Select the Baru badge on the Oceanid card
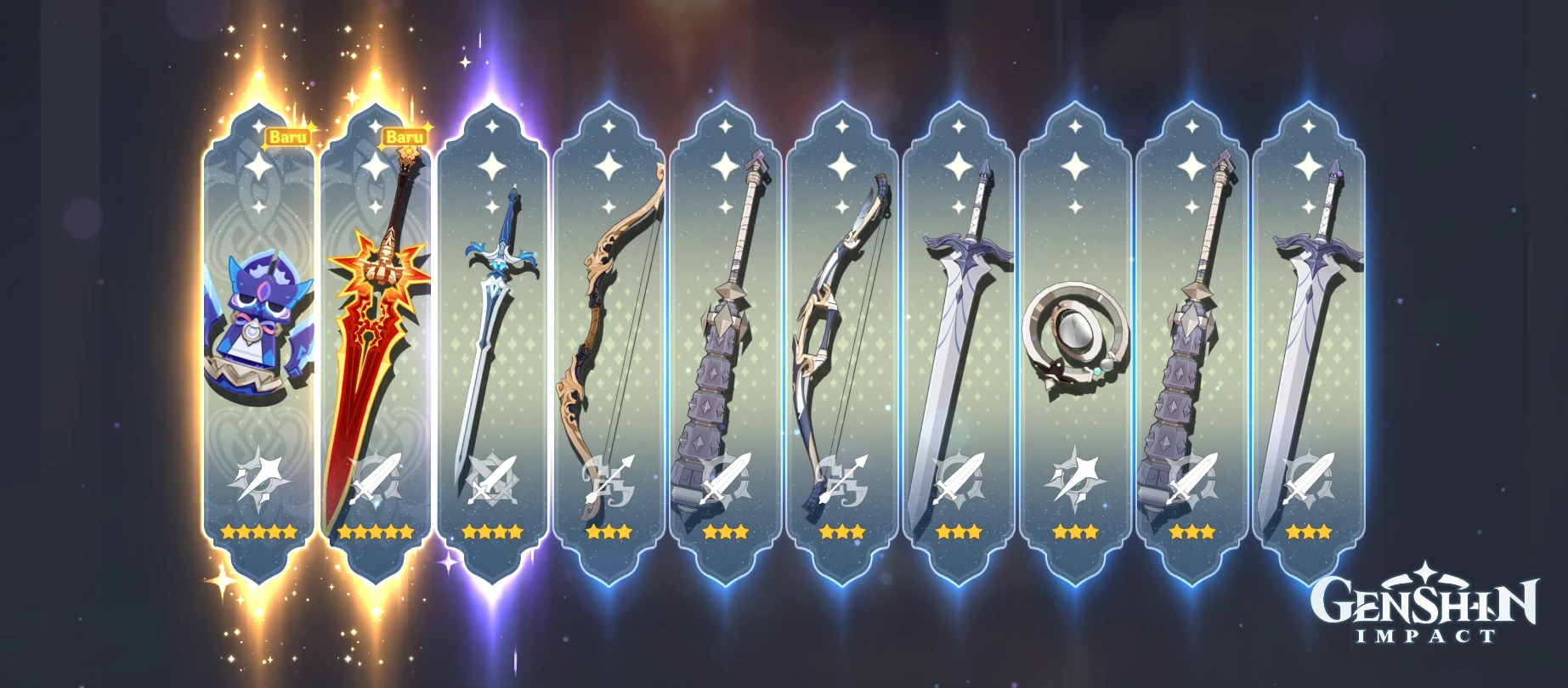 point(289,136)
